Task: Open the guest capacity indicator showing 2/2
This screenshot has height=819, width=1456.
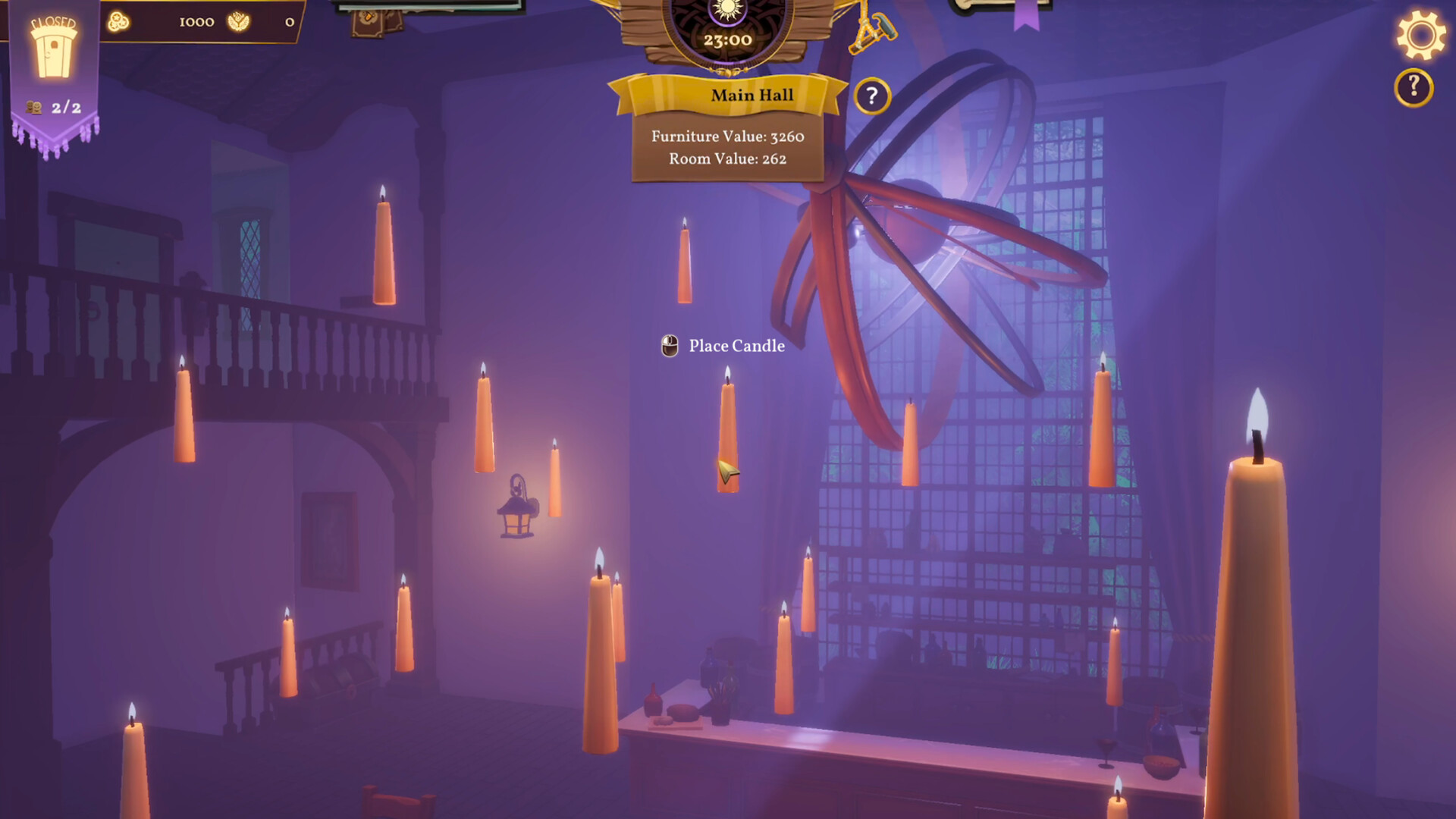Action: pos(42,106)
